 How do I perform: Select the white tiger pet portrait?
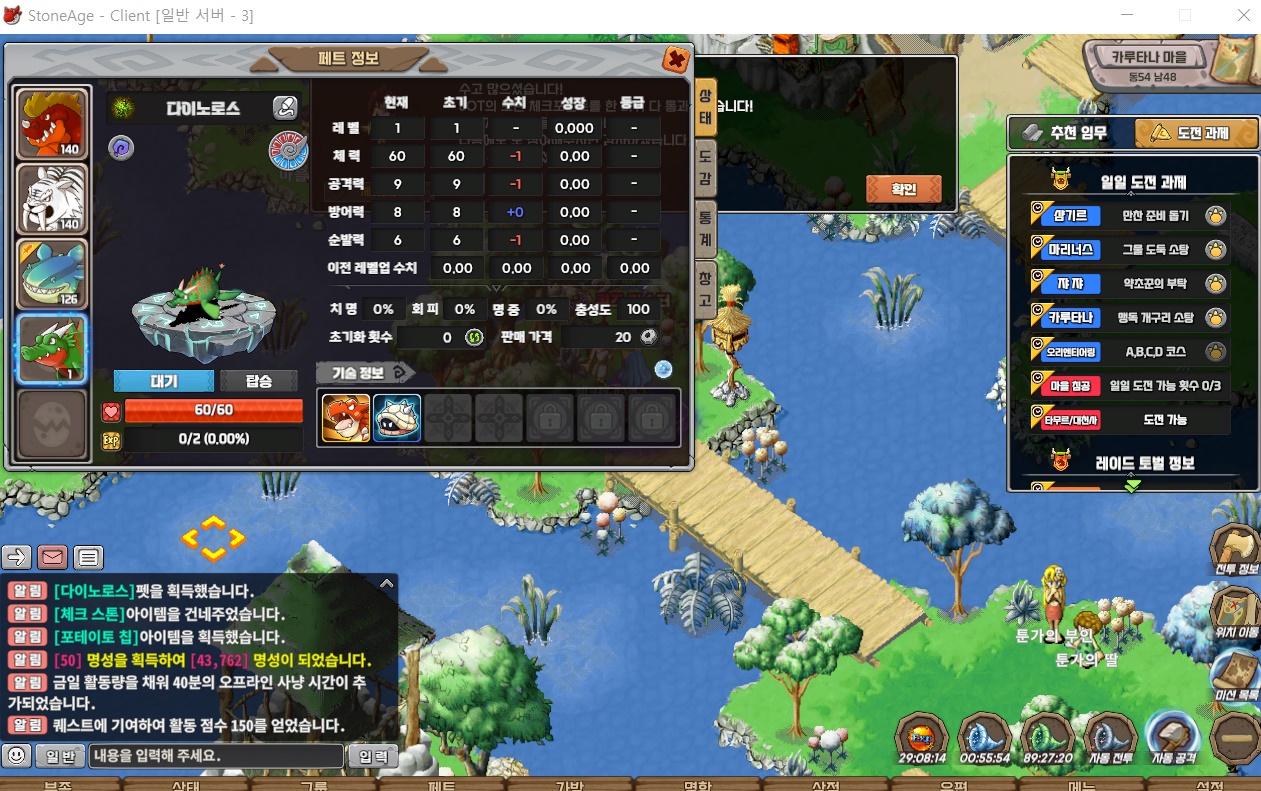point(52,199)
